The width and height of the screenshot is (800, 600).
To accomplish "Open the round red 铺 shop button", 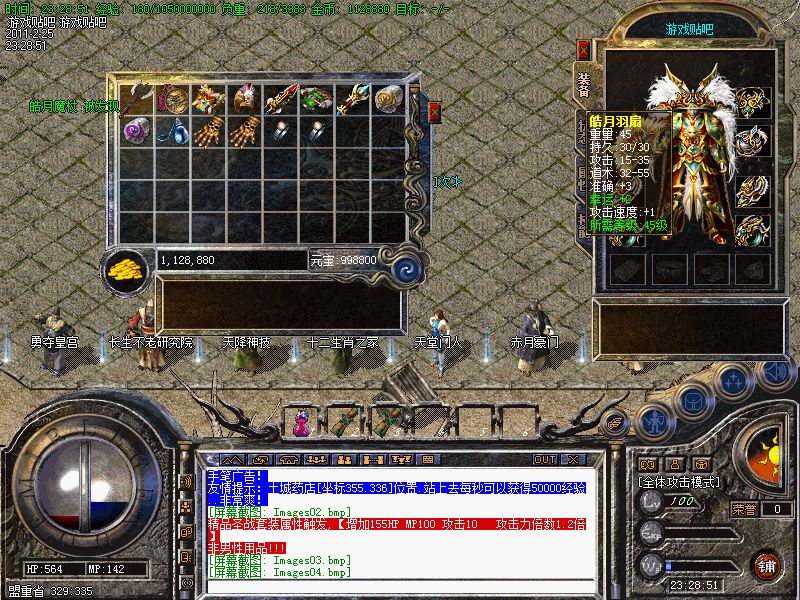I will [765, 566].
